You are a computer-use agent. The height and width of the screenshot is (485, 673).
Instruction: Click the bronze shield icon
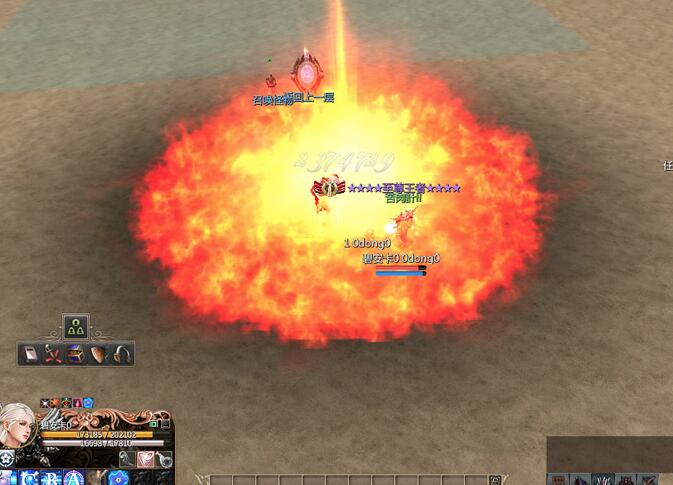[99, 354]
